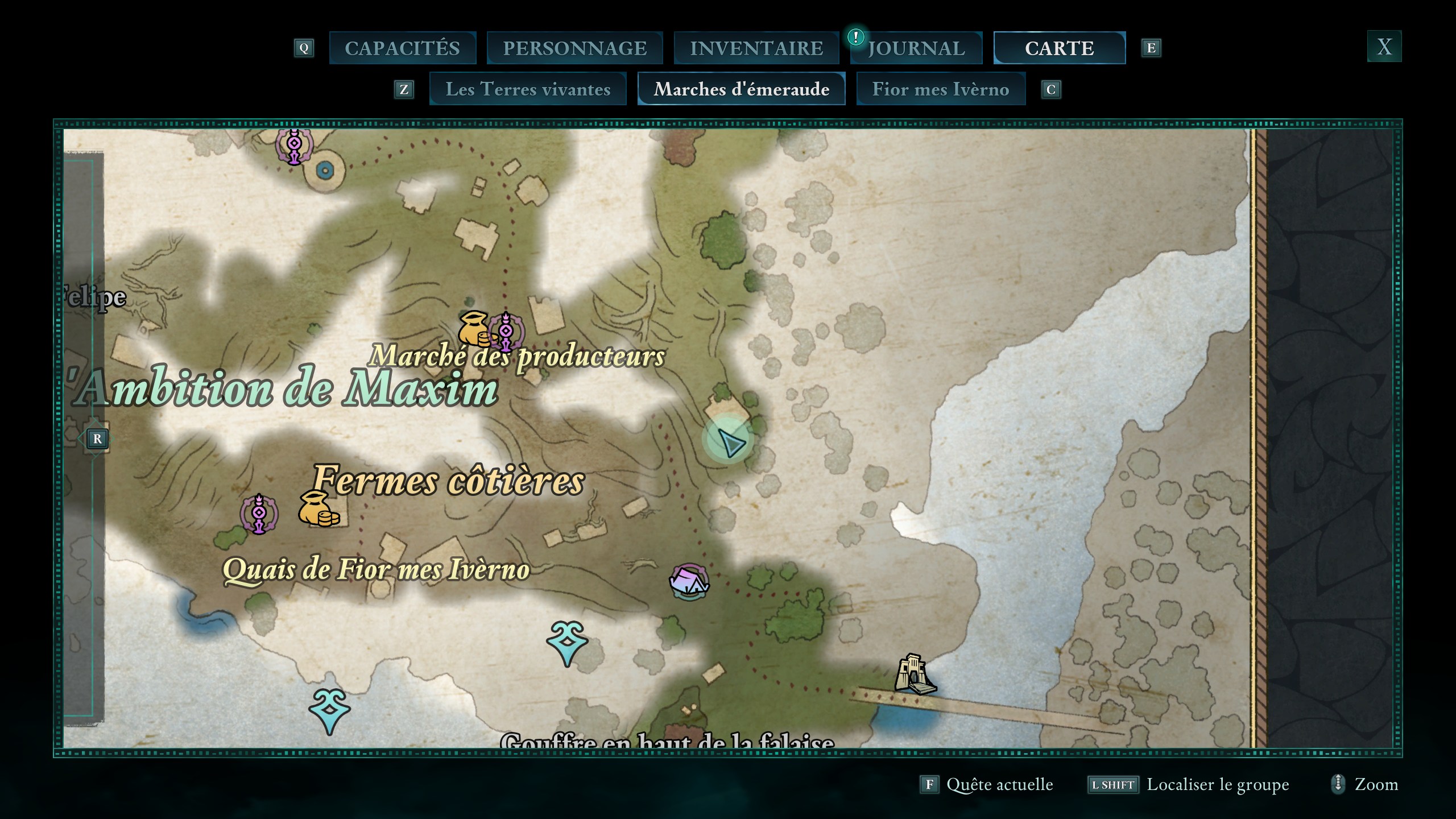Select the Marches d'émeraude map tab
Image resolution: width=1456 pixels, height=819 pixels.
point(741,89)
